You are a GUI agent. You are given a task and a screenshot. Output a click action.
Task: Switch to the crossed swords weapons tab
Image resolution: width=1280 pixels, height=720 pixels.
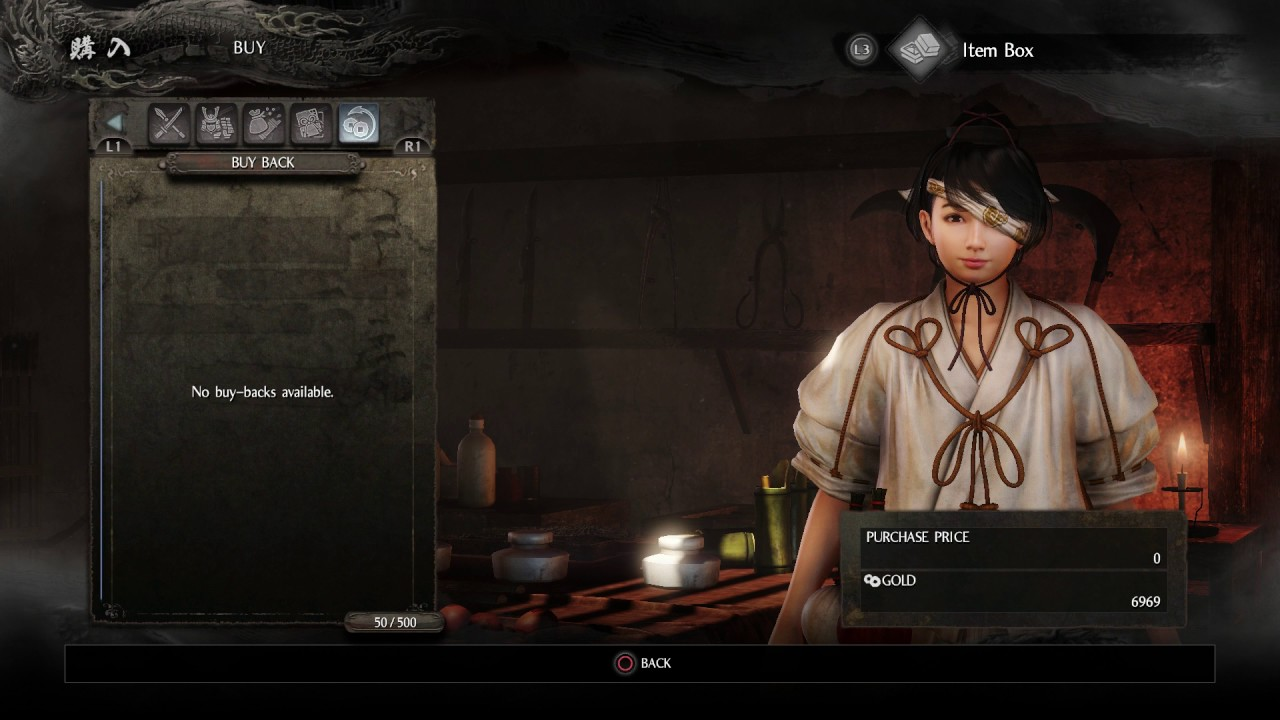coord(169,124)
